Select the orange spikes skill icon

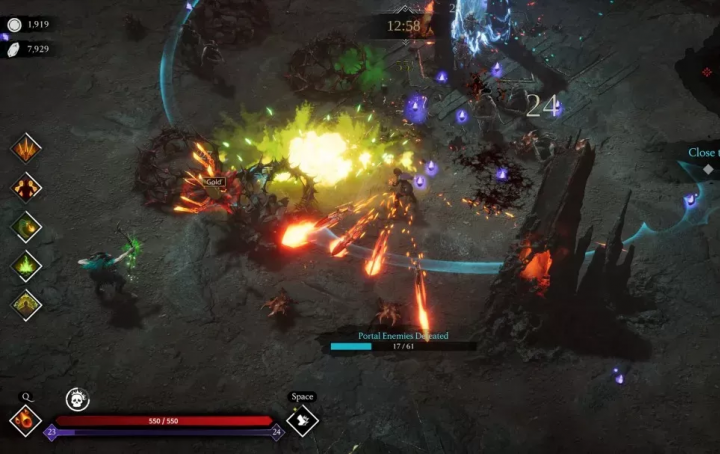26,149
